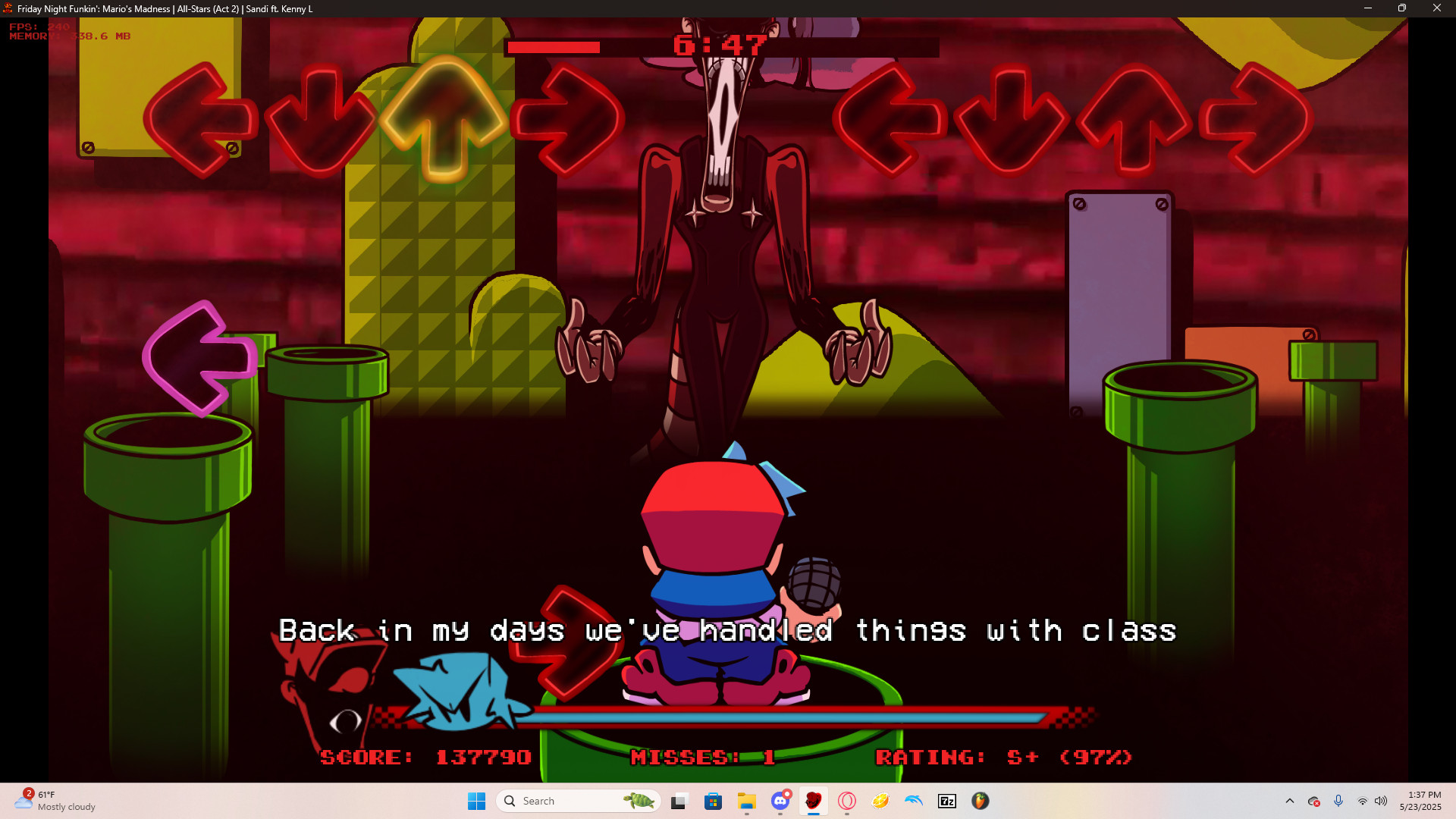Open the Microsoft Store taskbar icon
The image size is (1456, 819).
tap(714, 802)
